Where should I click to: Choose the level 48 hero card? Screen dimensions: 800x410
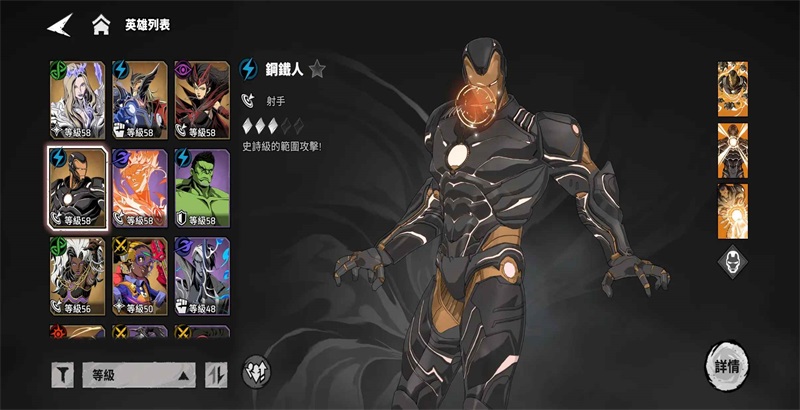coord(202,276)
